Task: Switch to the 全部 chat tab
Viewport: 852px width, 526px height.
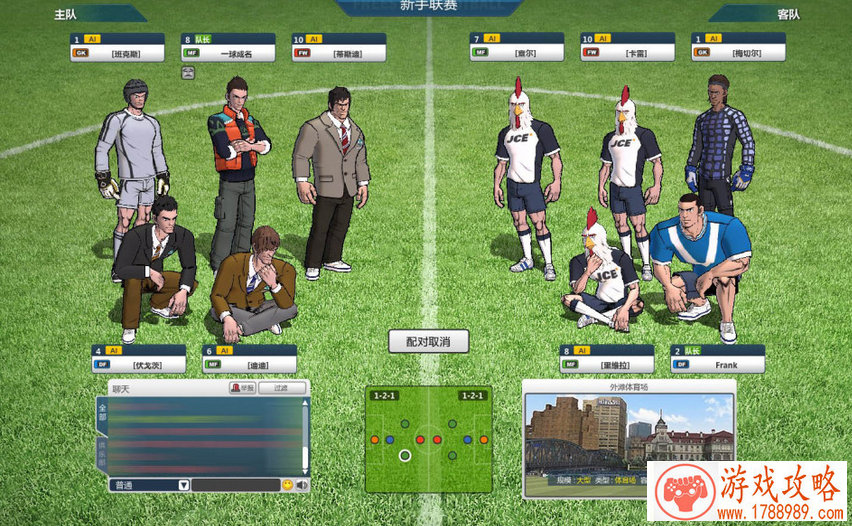Action: pos(101,415)
